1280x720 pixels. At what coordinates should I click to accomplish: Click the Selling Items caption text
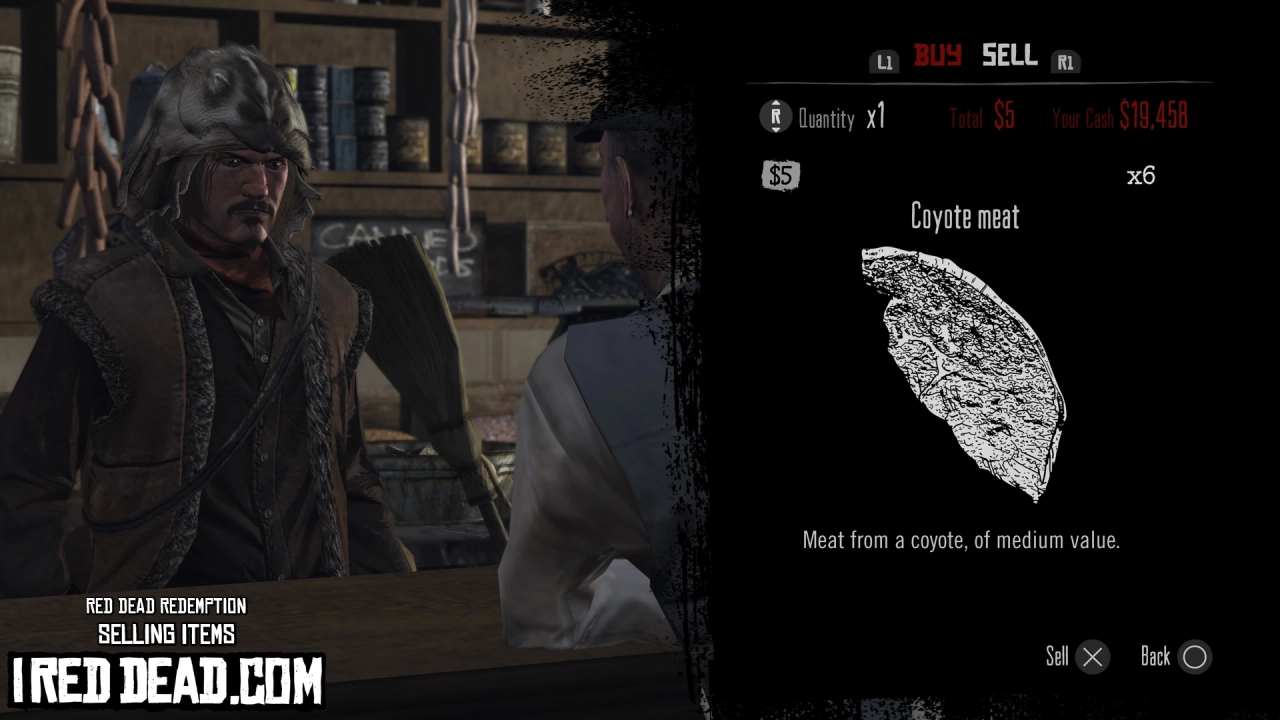166,633
